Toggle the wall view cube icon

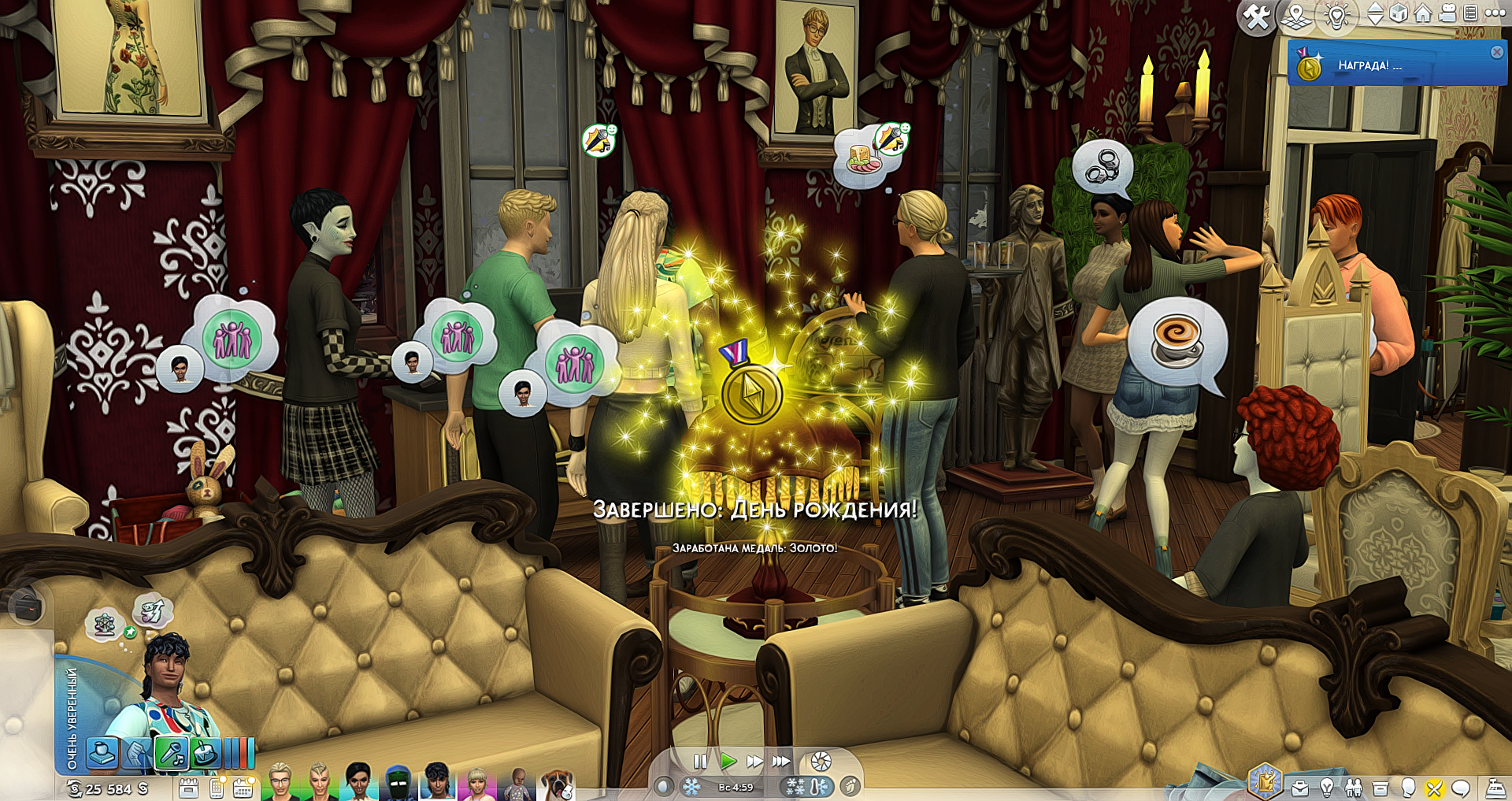click(1399, 14)
